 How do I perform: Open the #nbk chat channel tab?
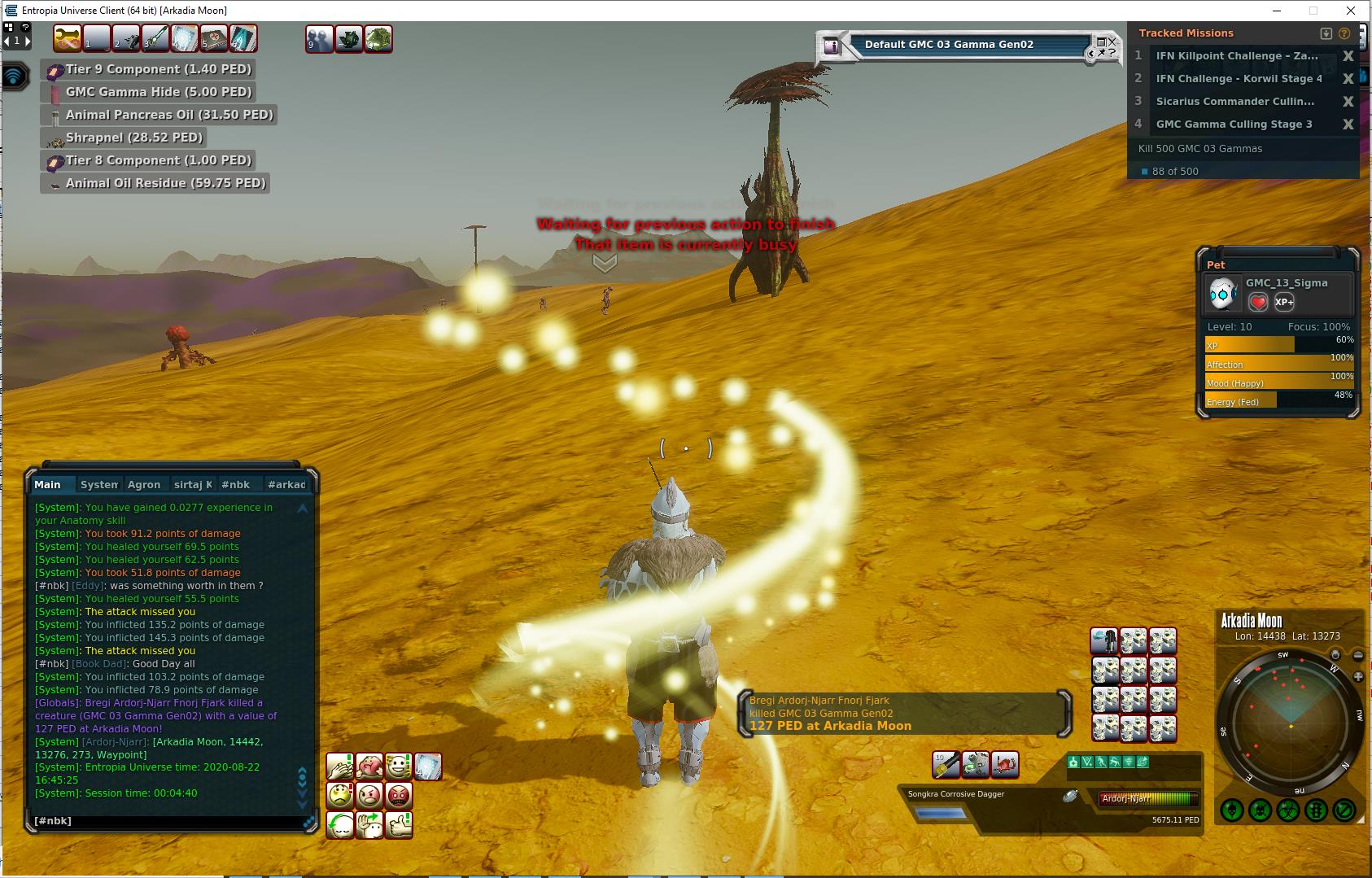tap(236, 485)
